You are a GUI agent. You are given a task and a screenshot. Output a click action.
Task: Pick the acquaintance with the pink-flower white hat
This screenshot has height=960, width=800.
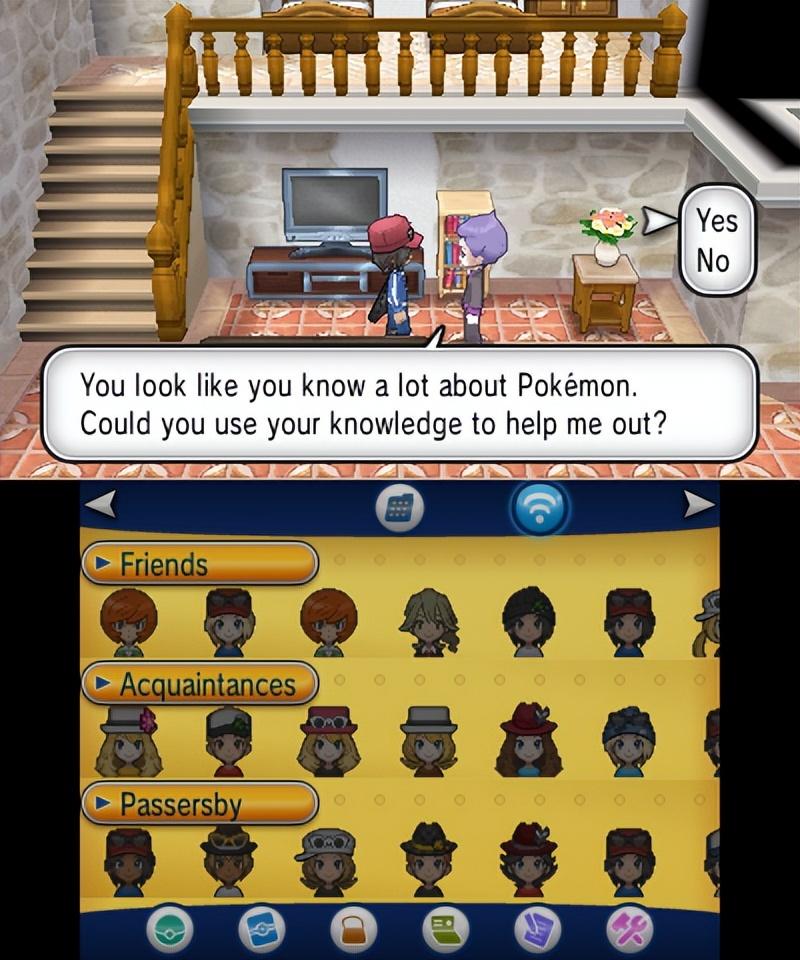pos(129,741)
